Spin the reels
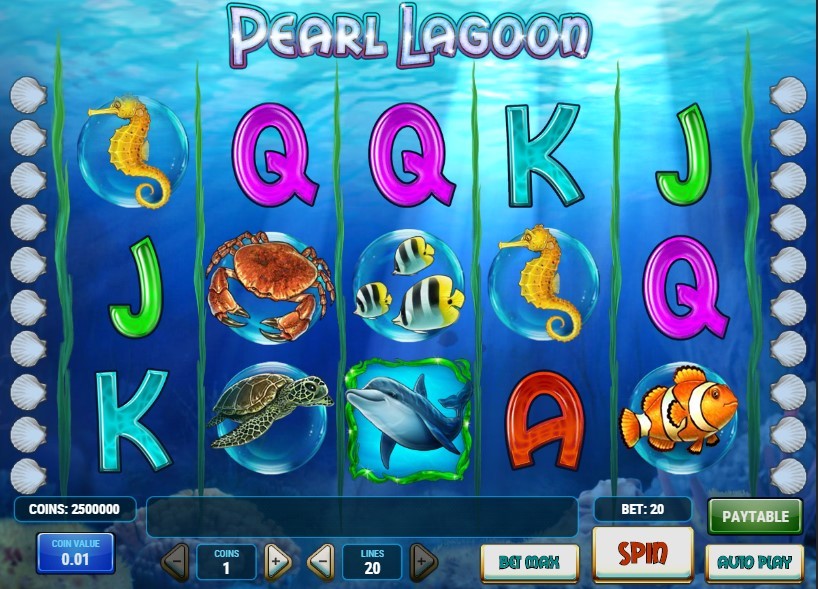Viewport: 818px width, 589px height. pyautogui.click(x=642, y=552)
